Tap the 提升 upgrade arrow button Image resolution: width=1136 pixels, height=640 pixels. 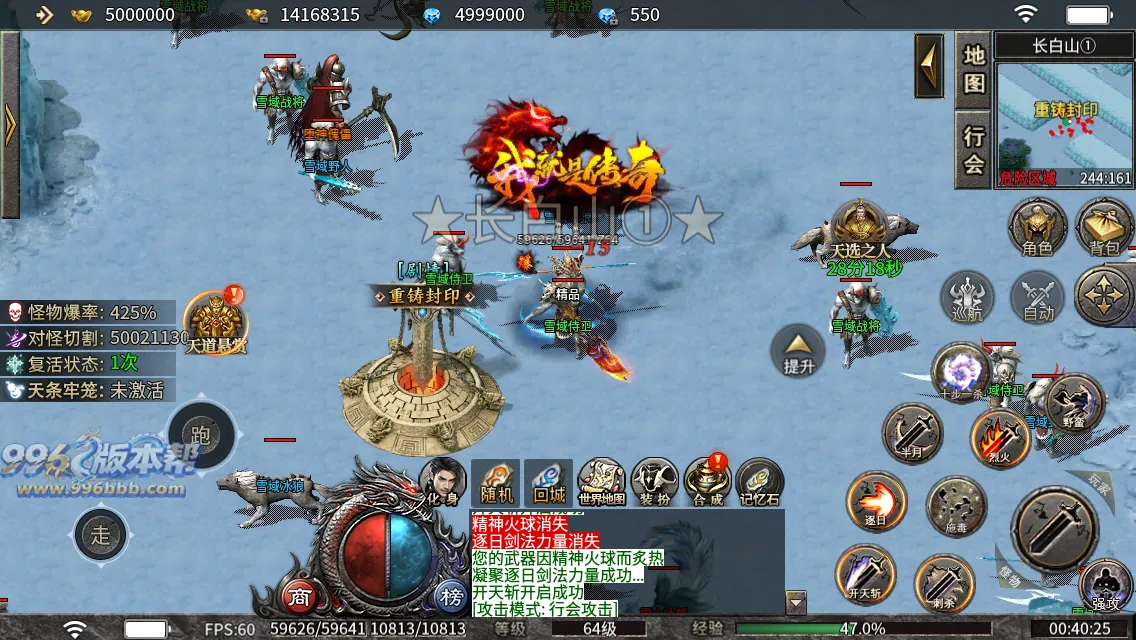coord(798,351)
